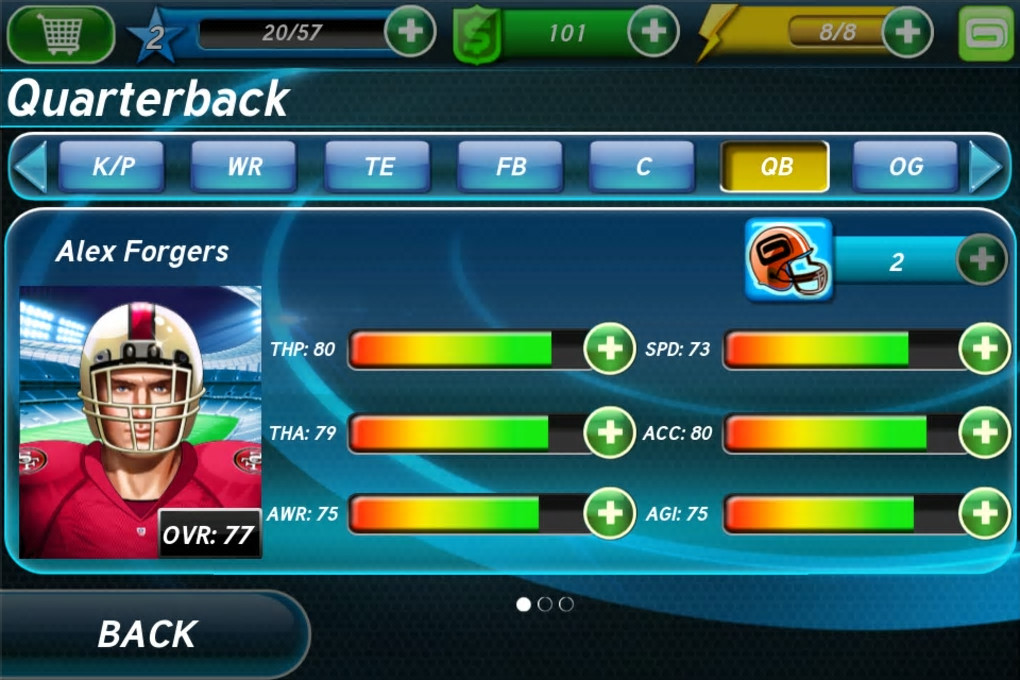Add experience with the star bar plus

410,32
